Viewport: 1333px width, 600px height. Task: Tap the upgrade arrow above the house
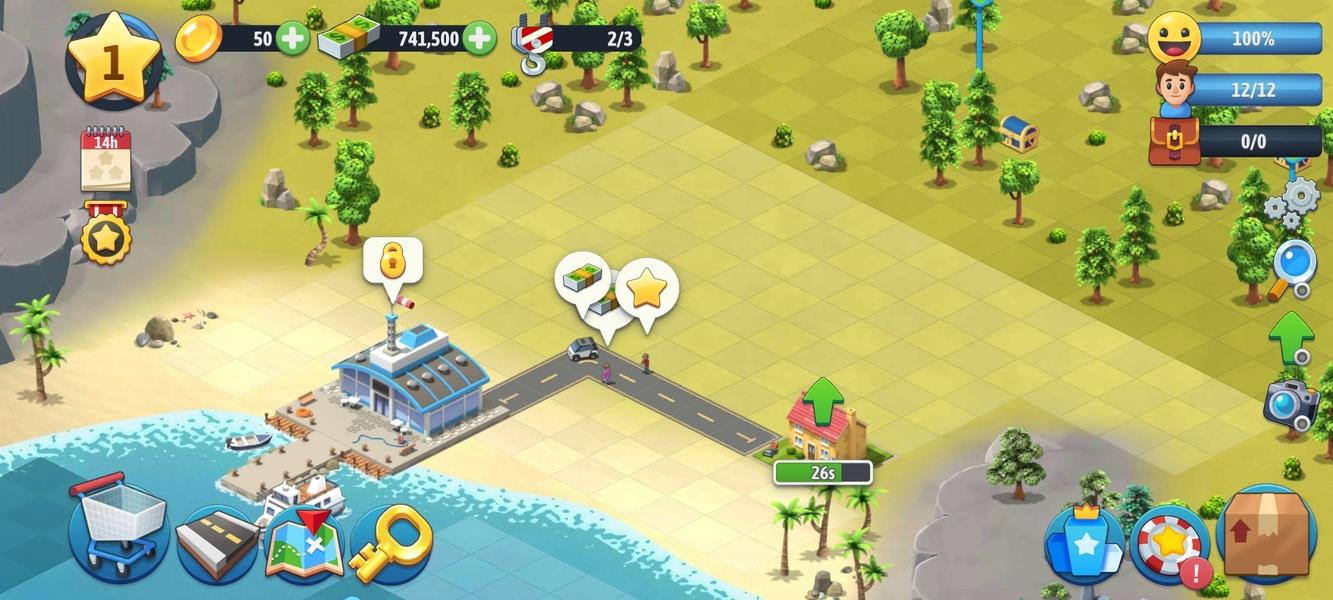(823, 400)
